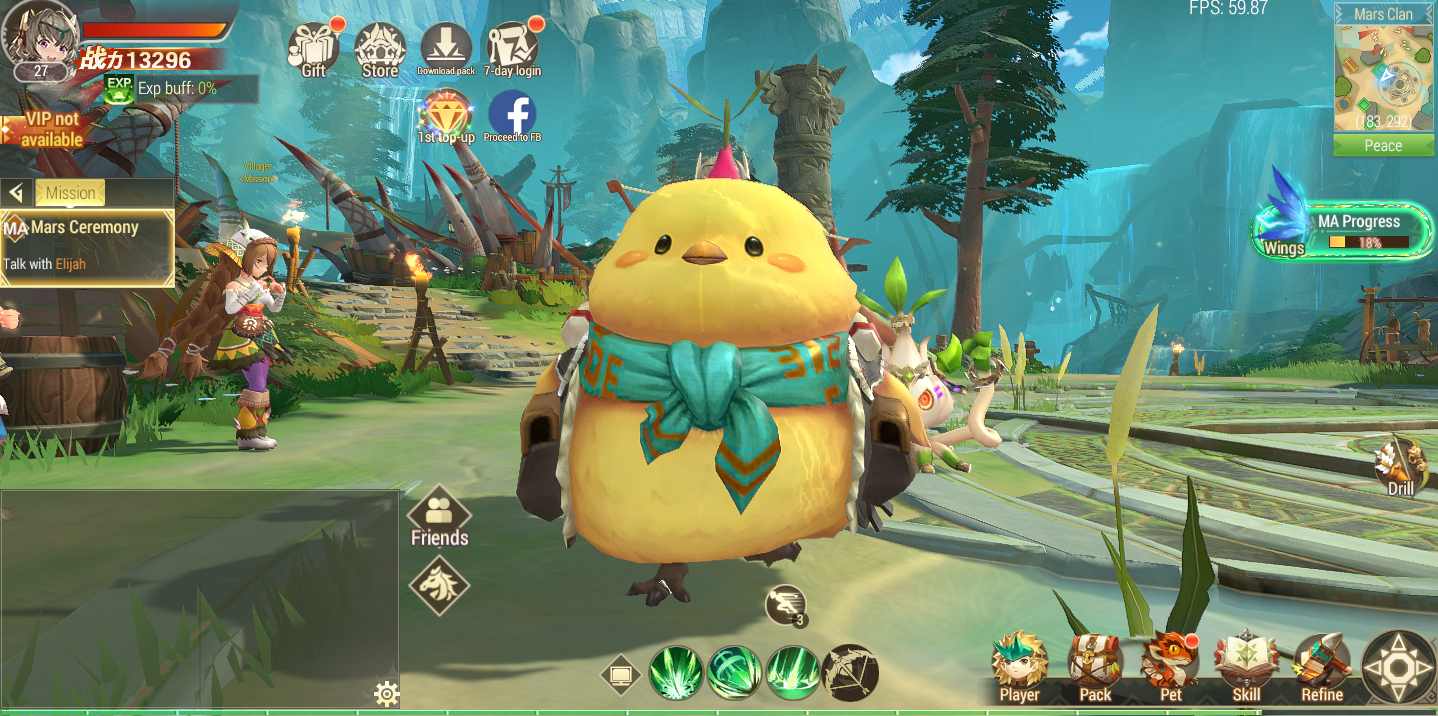Image resolution: width=1438 pixels, height=716 pixels.
Task: Open the 1st top-up offer
Action: pos(446,115)
